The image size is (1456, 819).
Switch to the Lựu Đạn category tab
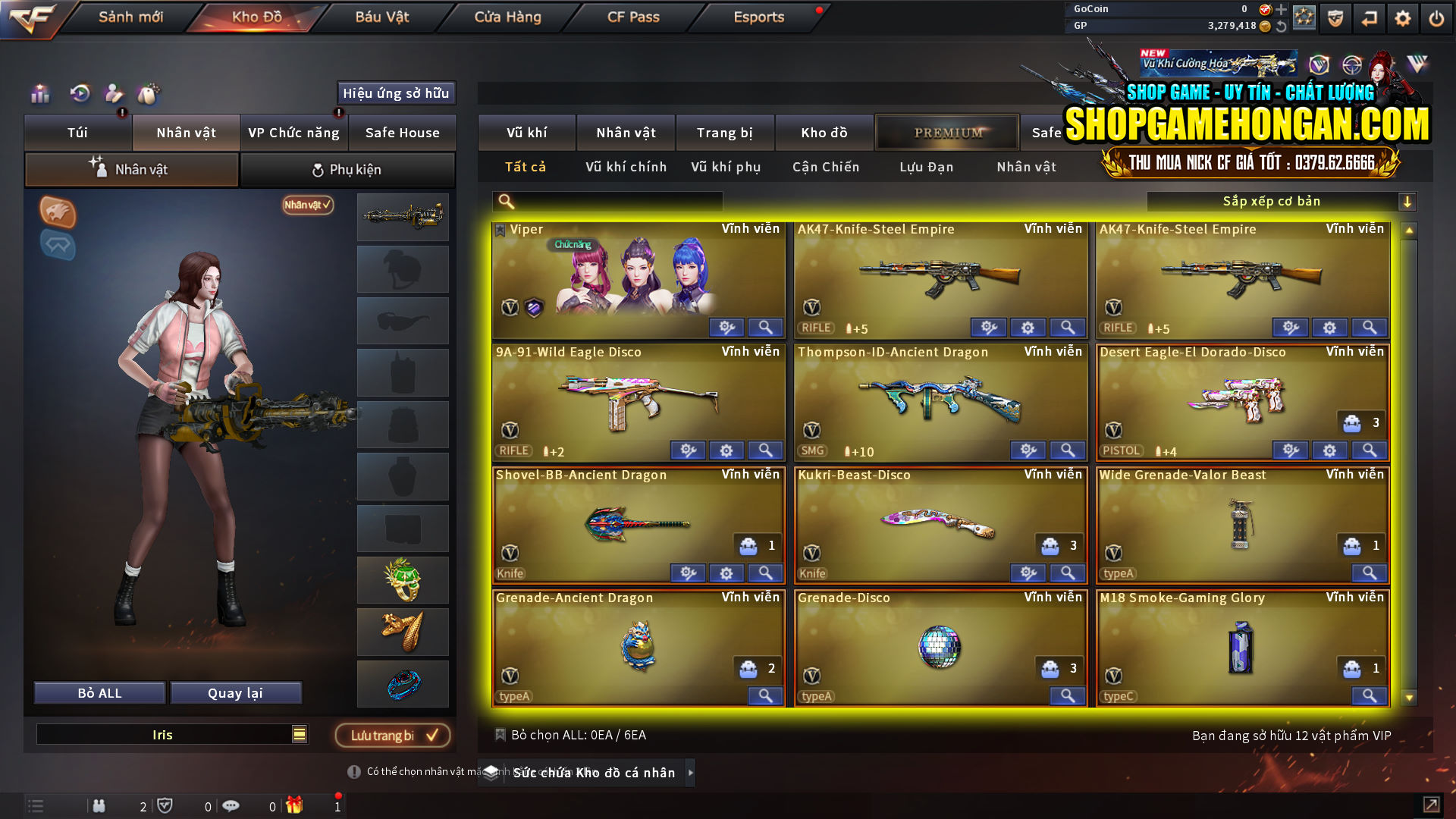(927, 167)
